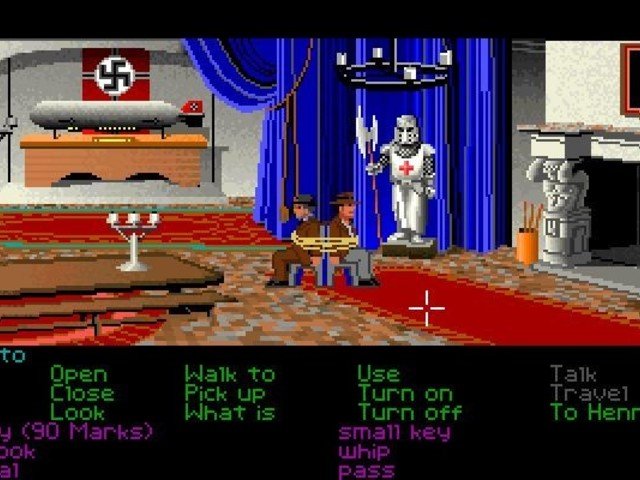Choose the What is command
The height and width of the screenshot is (480, 640).
click(x=229, y=412)
